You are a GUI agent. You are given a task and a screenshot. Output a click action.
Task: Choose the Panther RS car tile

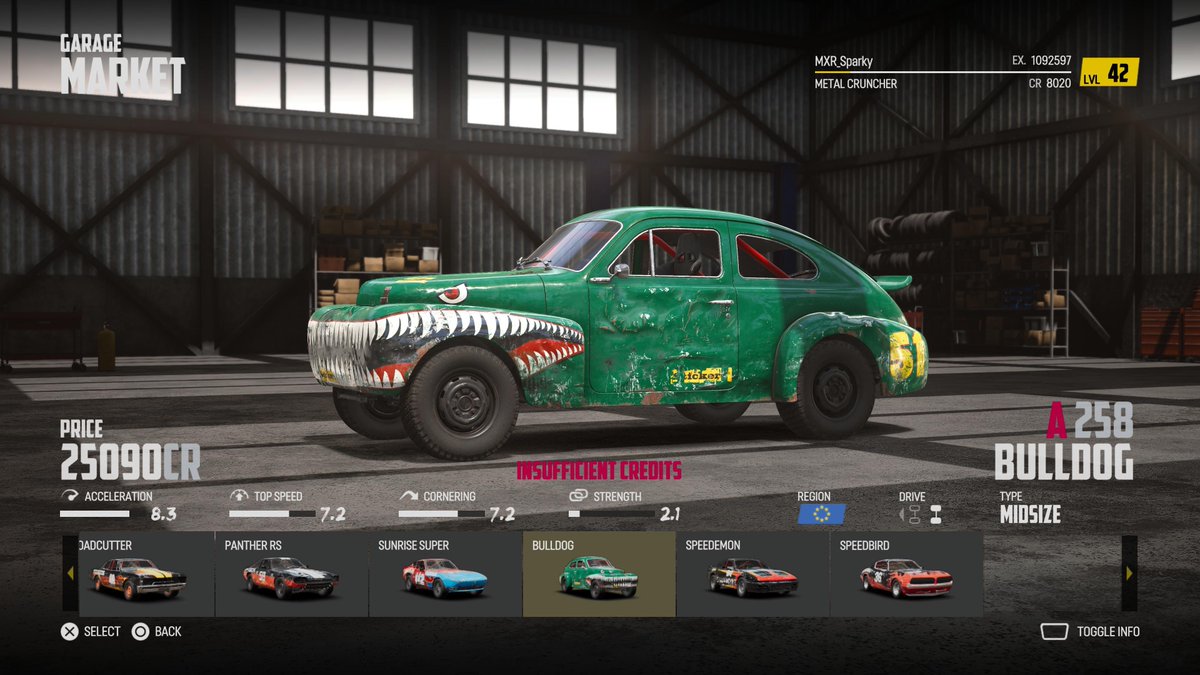[291, 575]
